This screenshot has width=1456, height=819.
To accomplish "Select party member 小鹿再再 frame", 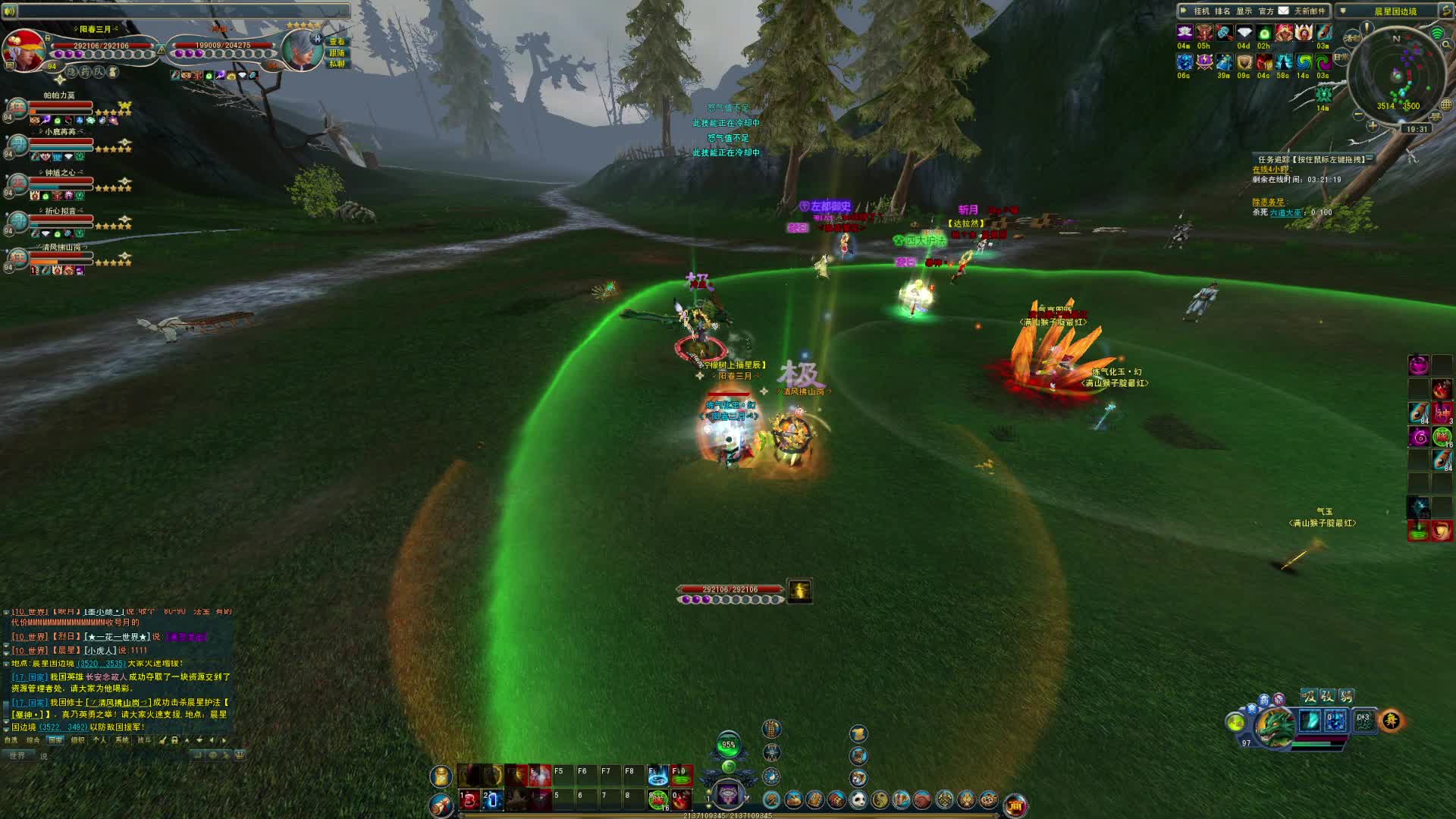I will pyautogui.click(x=61, y=143).
